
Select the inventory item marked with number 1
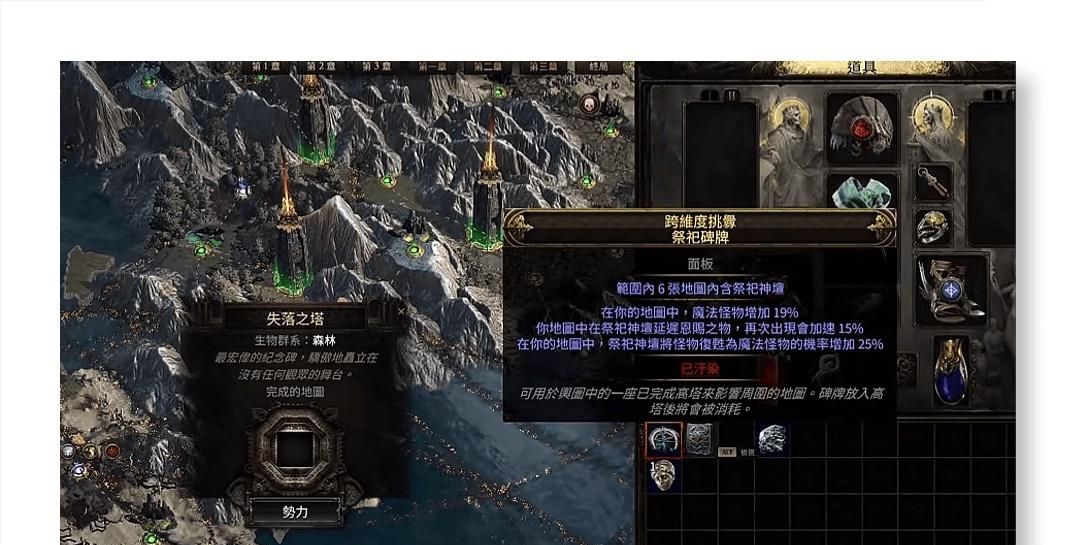click(662, 474)
